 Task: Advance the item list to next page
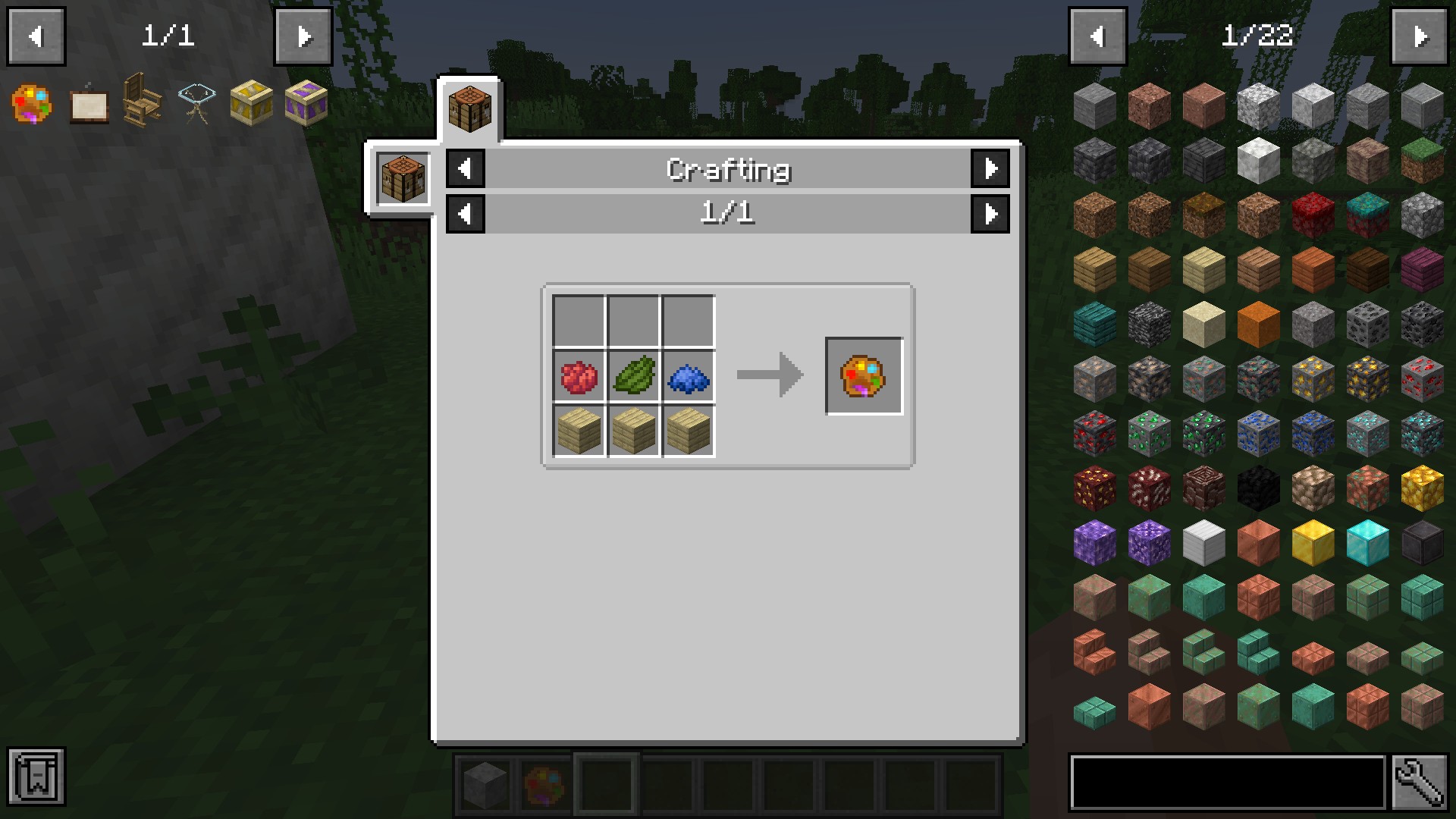click(1420, 36)
